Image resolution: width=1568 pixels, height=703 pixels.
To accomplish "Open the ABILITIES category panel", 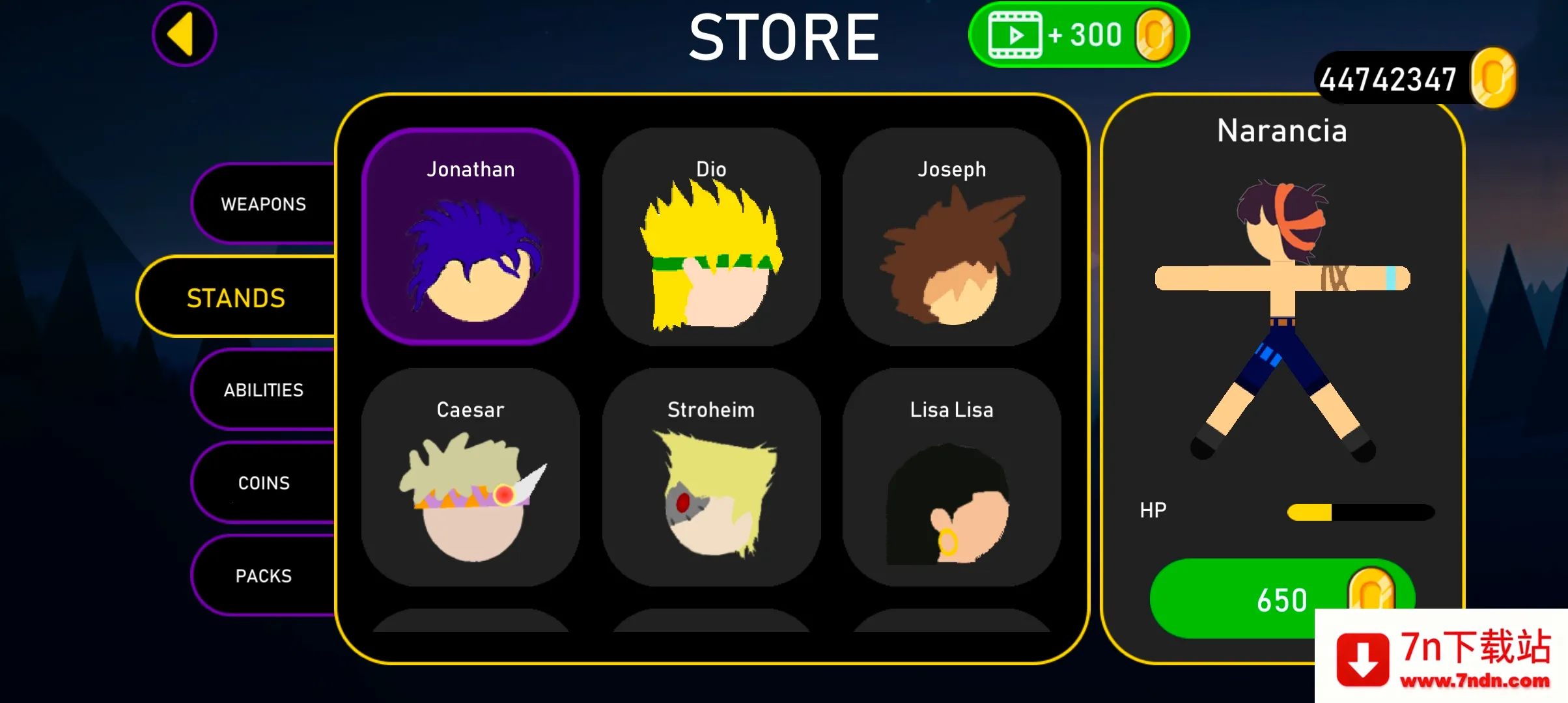I will pyautogui.click(x=263, y=390).
